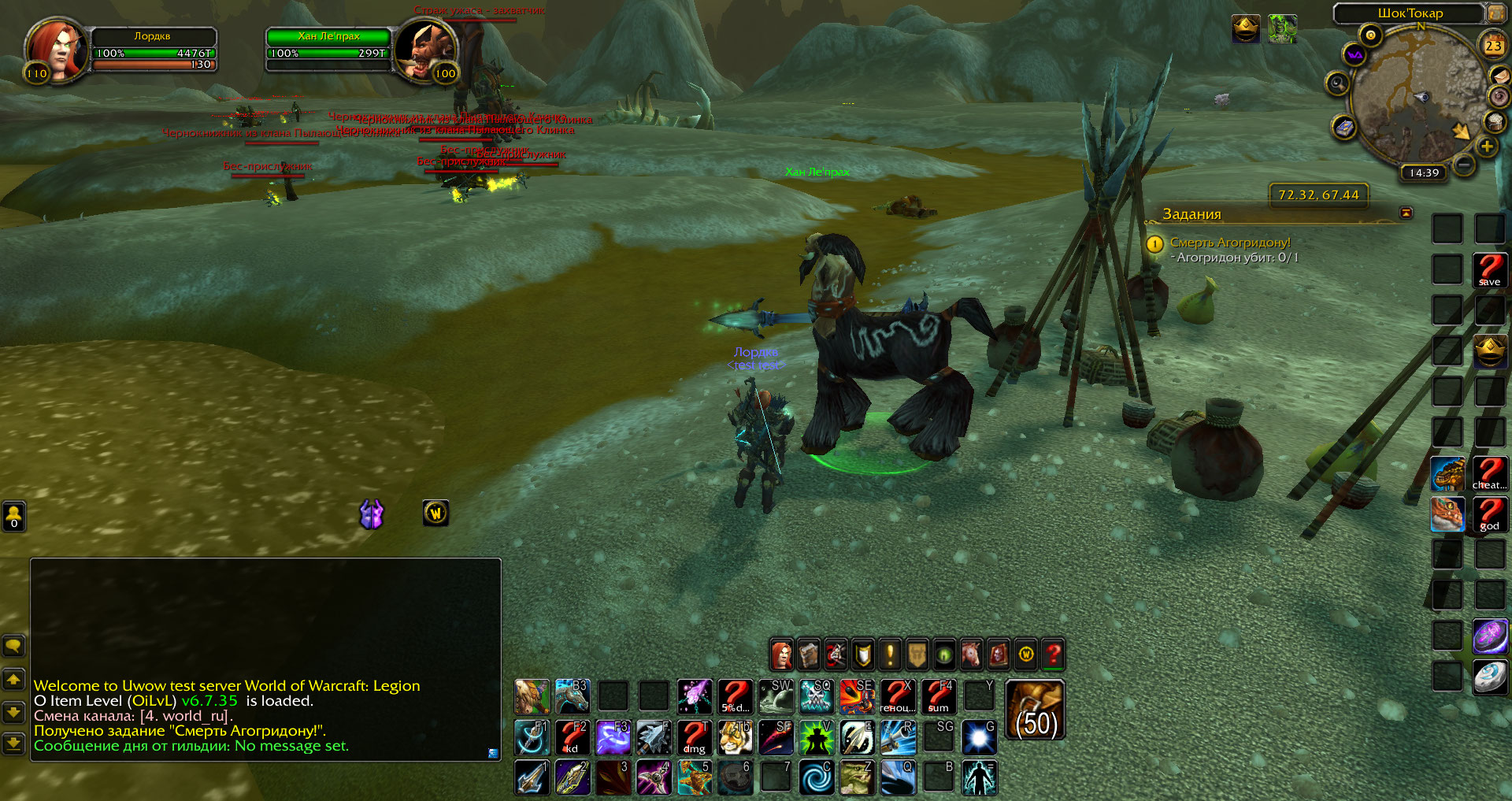Select the Смерть Агогридону! quest entry
The image size is (1512, 801).
click(x=1229, y=243)
